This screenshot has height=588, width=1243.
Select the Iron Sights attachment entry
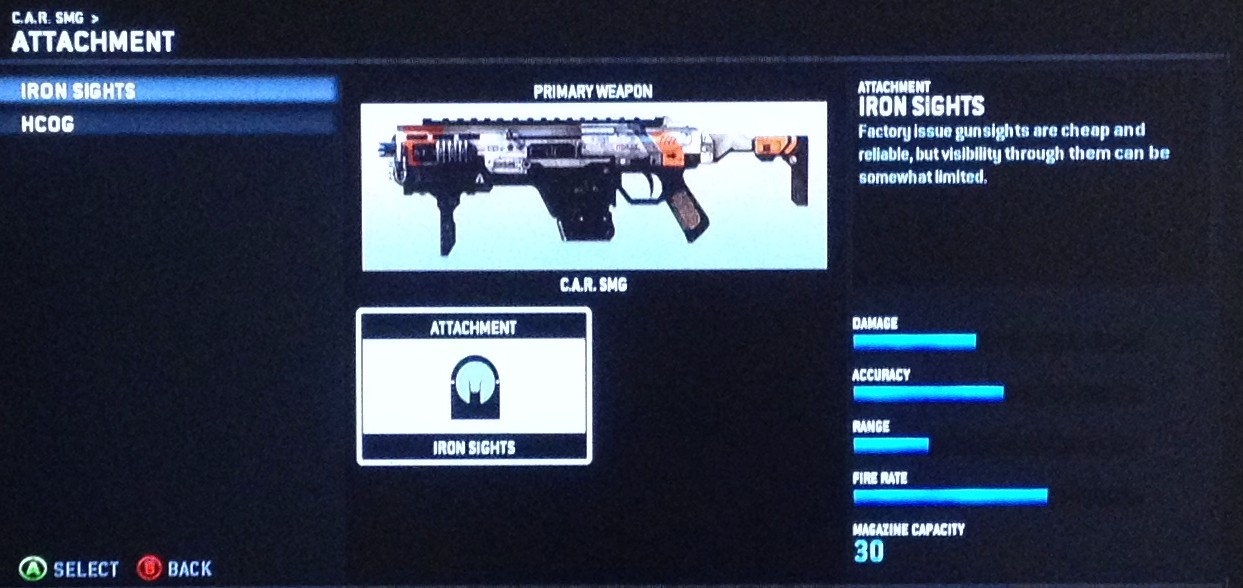[x=168, y=91]
